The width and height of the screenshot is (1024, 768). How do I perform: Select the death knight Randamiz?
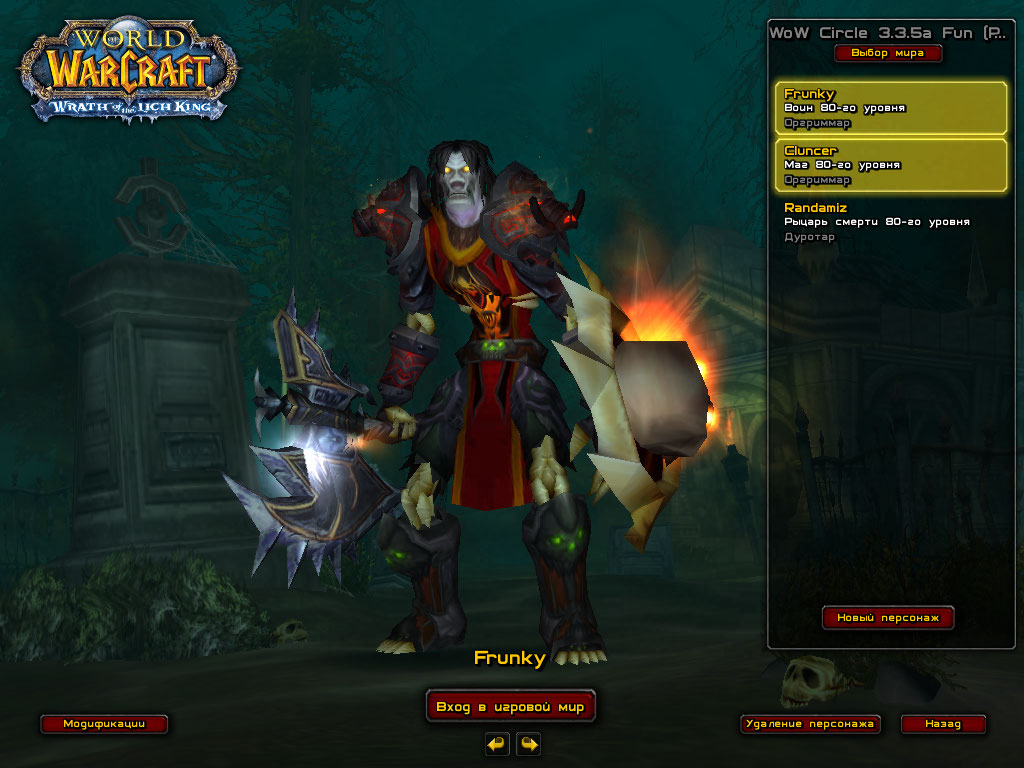point(890,222)
